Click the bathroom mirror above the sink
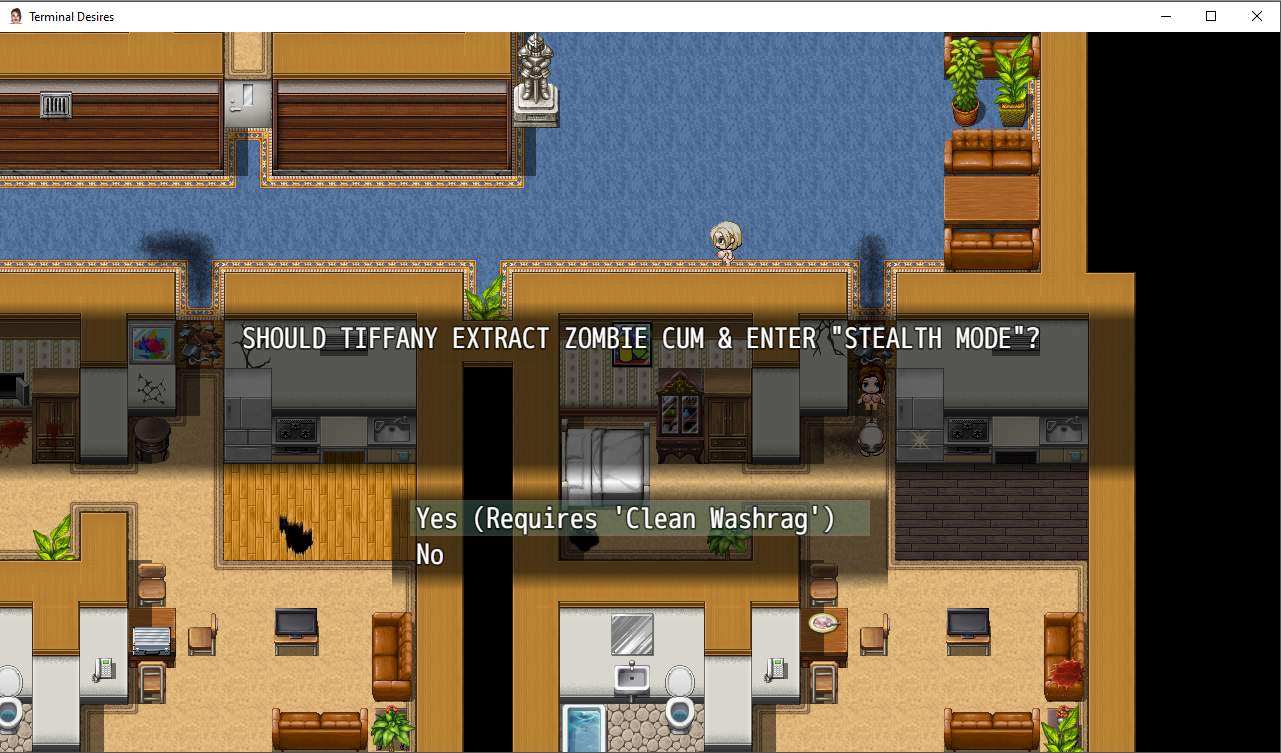The height and width of the screenshot is (753, 1281). coord(630,633)
